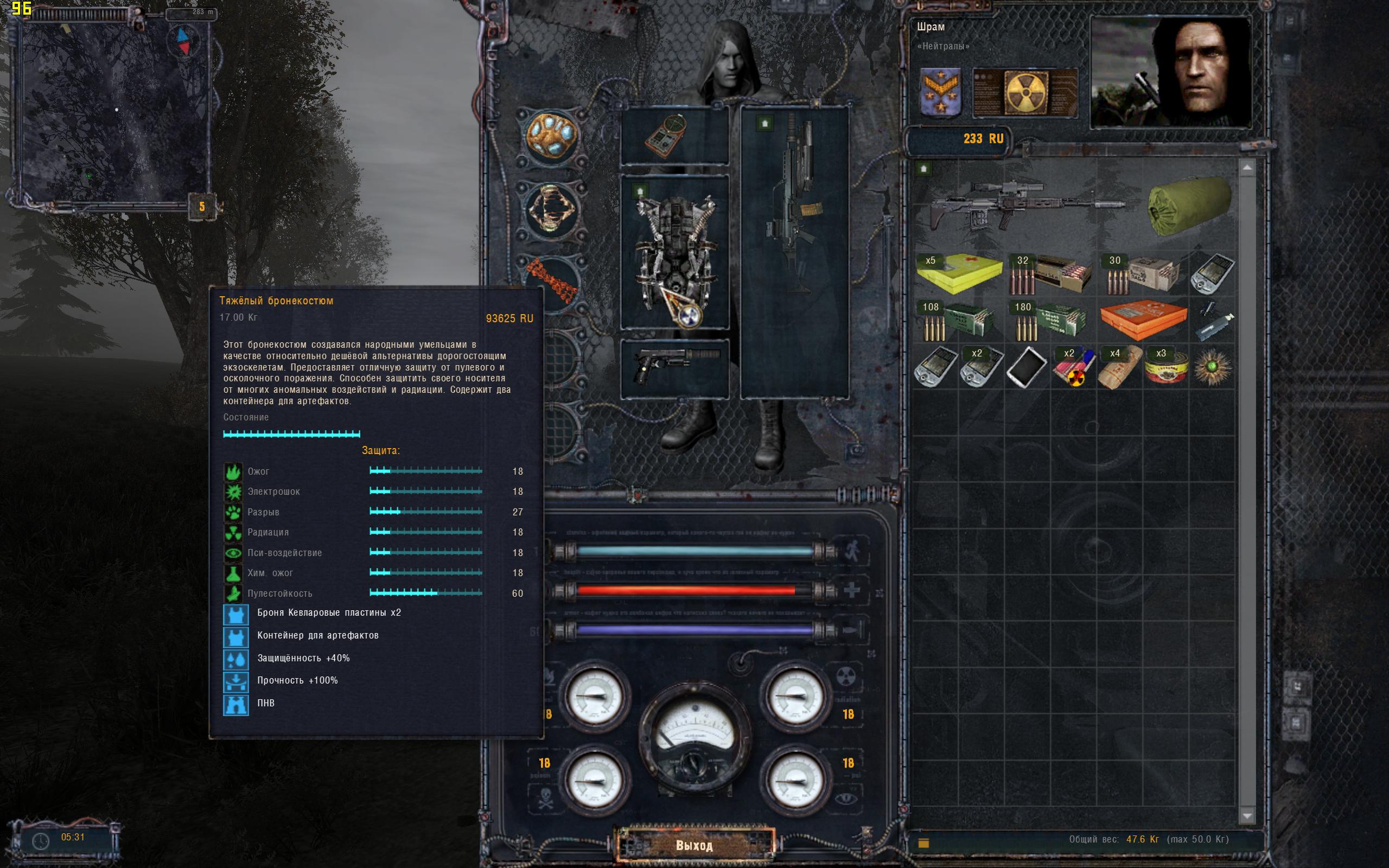Image resolution: width=1389 pixels, height=868 pixels.
Task: Select the equipped assault rifle slot
Action: coord(794,253)
